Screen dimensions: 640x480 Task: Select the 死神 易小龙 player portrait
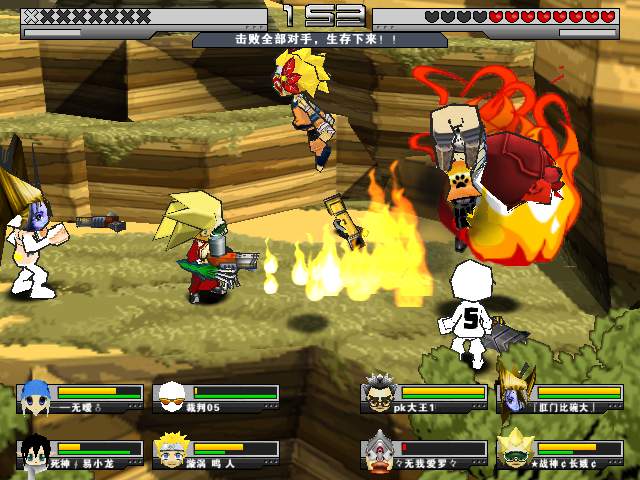pos(35,452)
